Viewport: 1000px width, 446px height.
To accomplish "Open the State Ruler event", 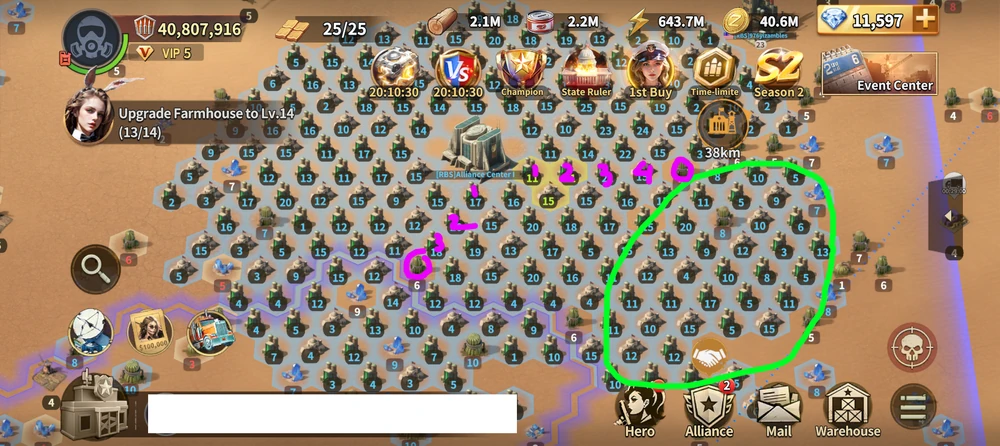I will [586, 72].
